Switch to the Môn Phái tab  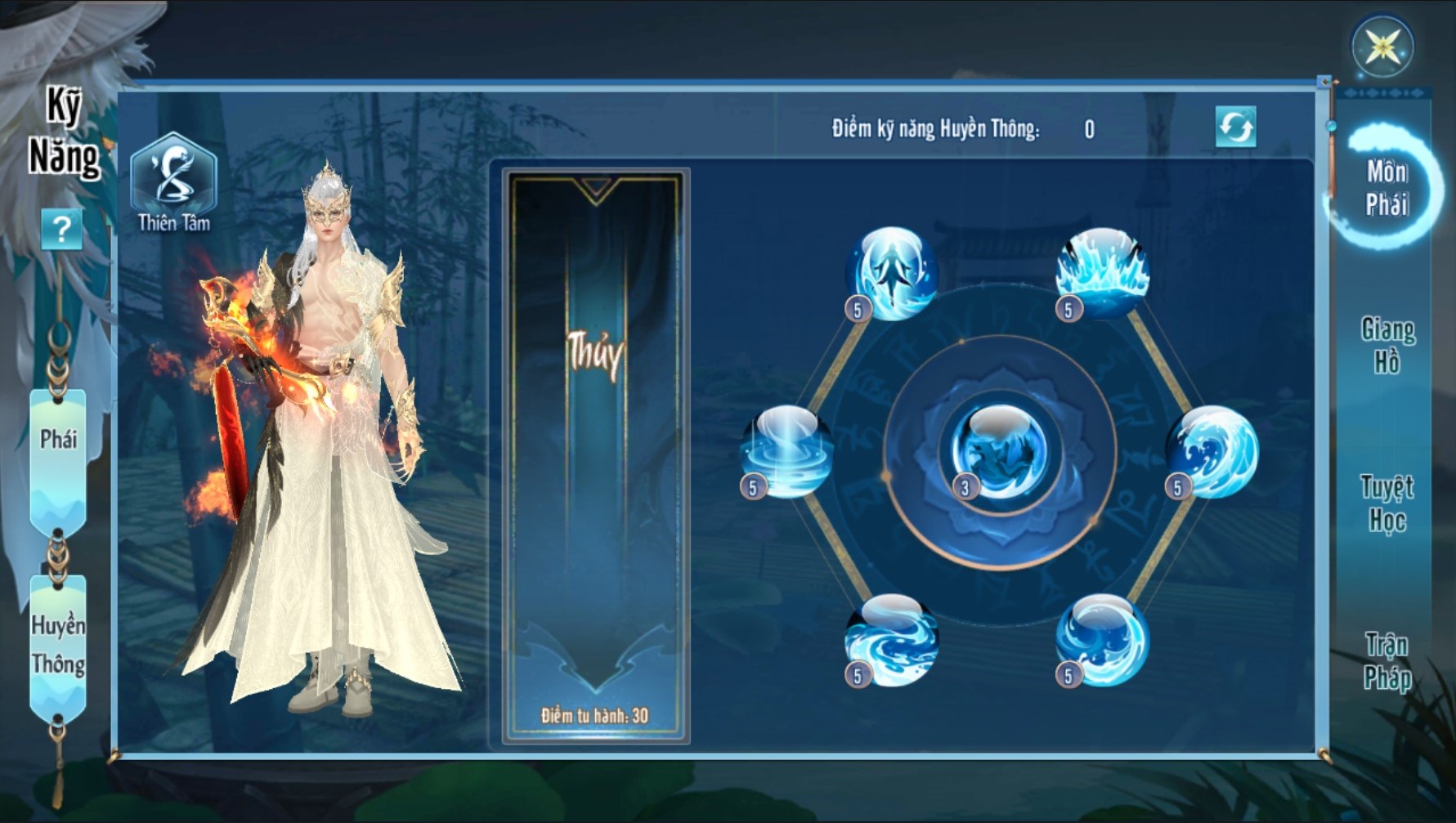[1387, 188]
